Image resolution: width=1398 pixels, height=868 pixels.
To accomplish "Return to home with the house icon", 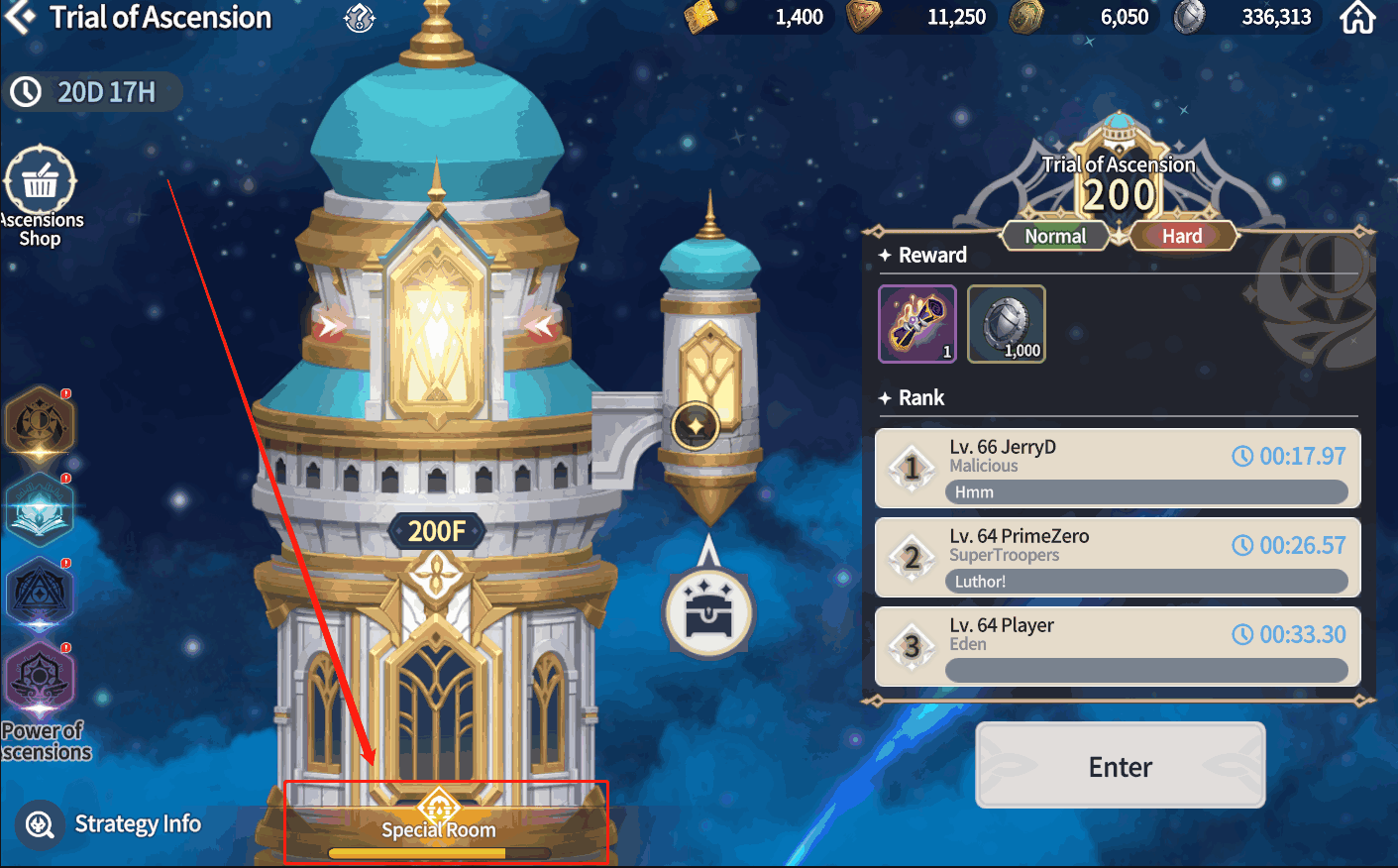I will point(1357,17).
